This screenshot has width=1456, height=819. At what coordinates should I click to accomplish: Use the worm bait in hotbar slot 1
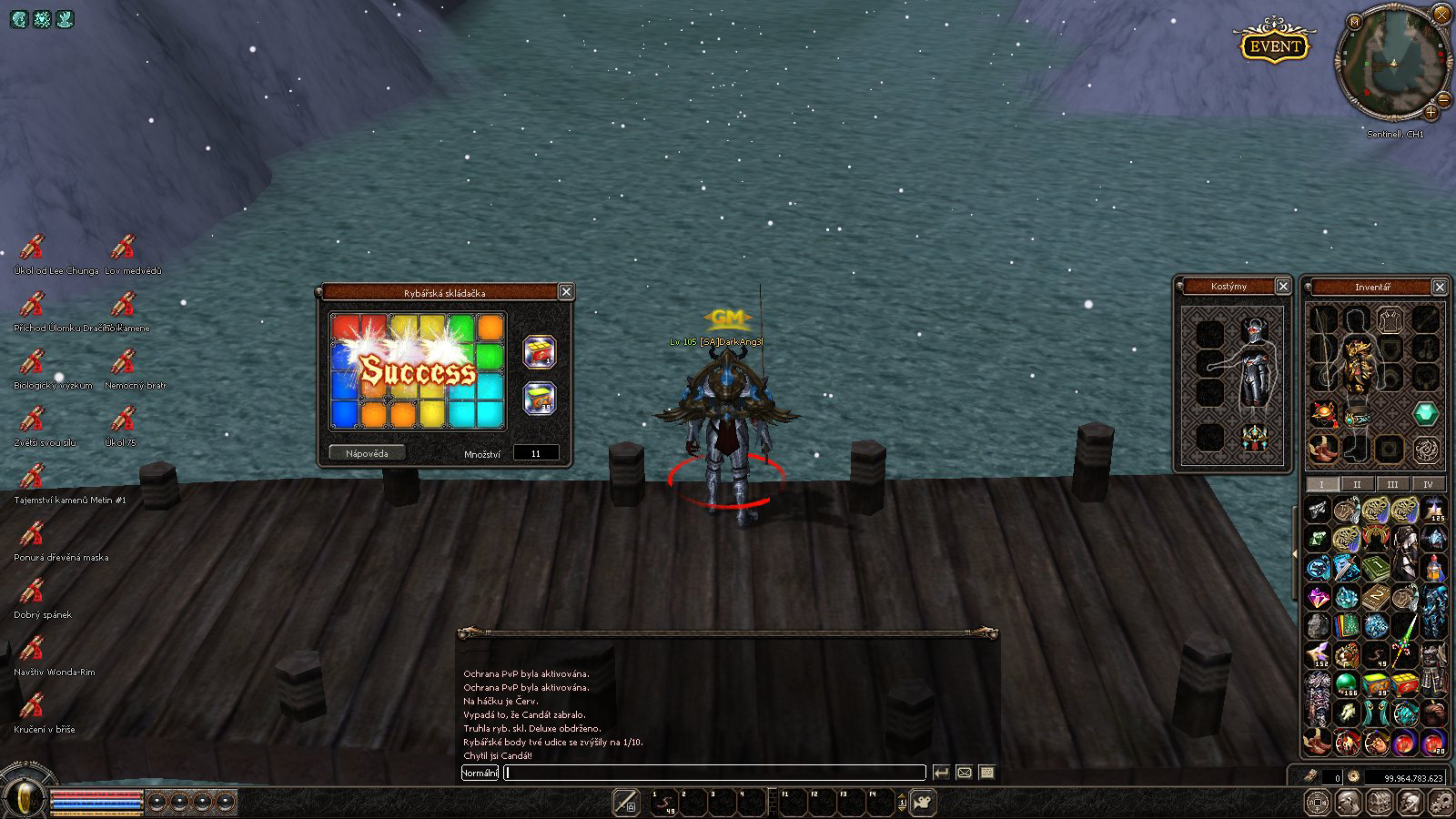(665, 802)
